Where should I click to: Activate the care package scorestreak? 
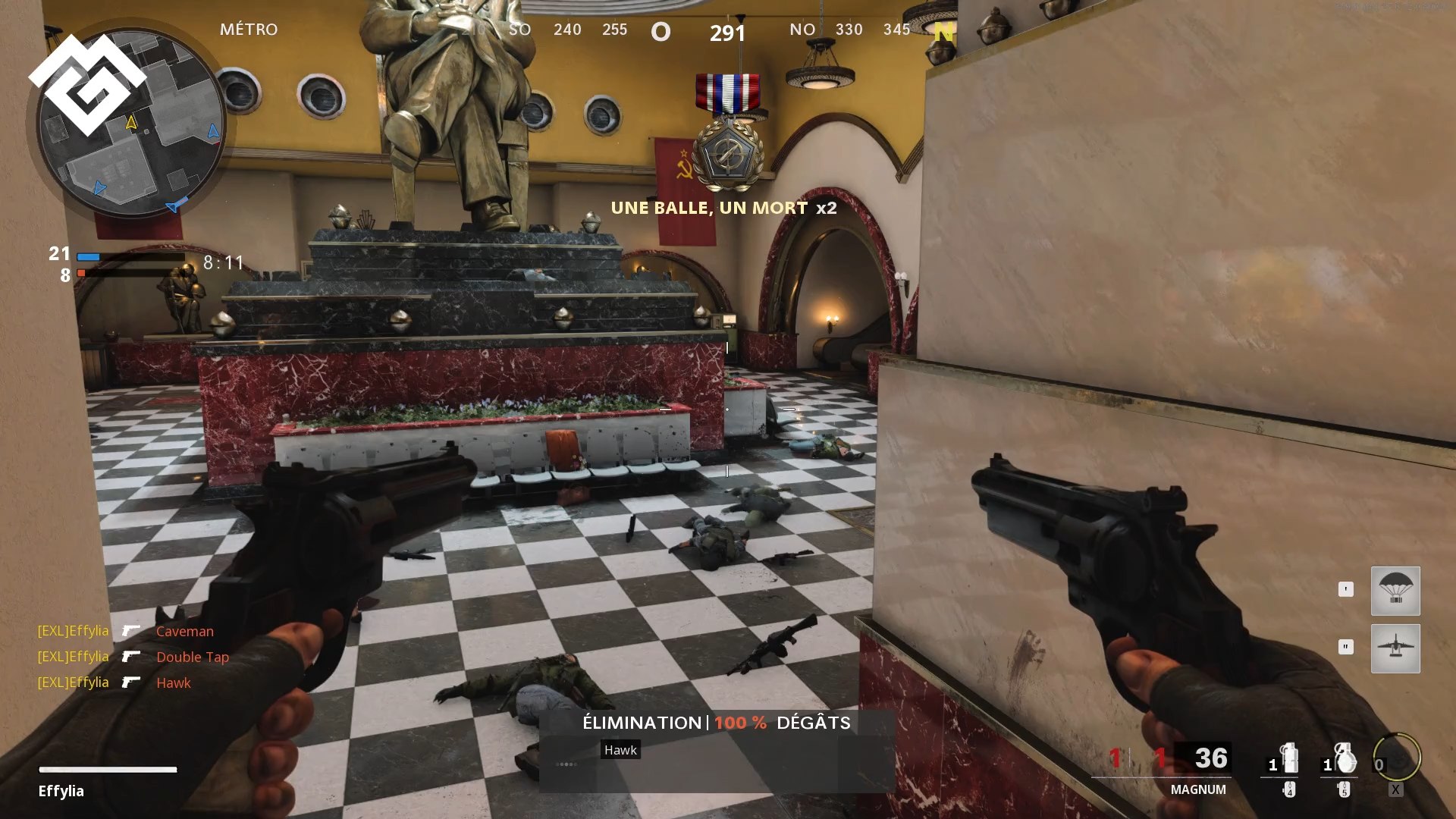tap(1395, 591)
